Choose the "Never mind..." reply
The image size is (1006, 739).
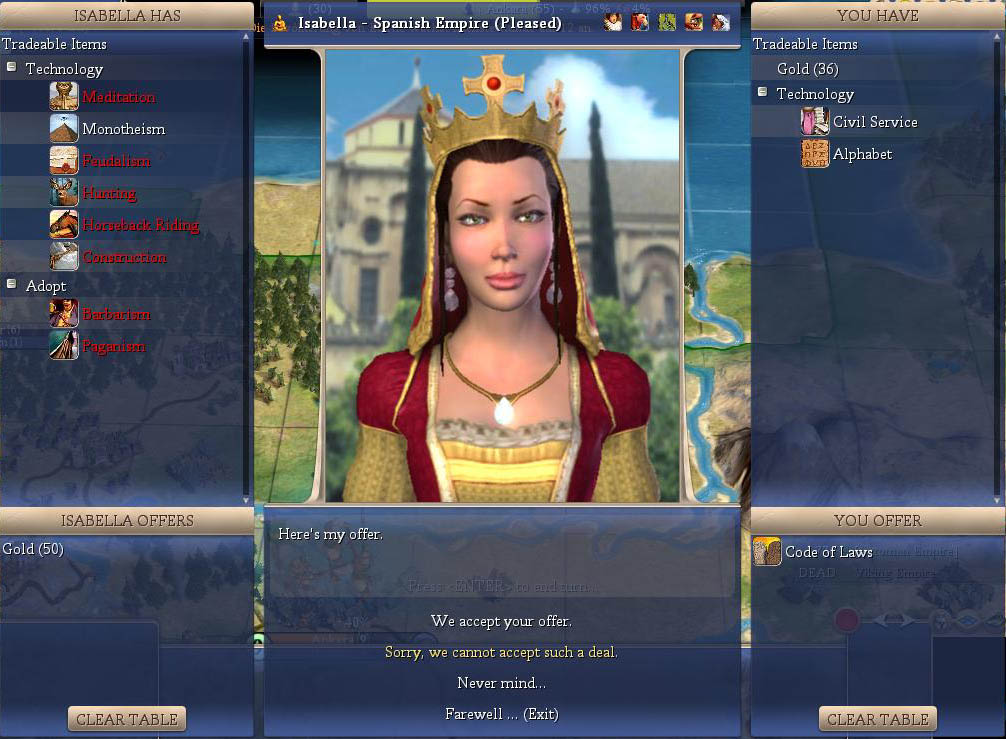coord(501,683)
